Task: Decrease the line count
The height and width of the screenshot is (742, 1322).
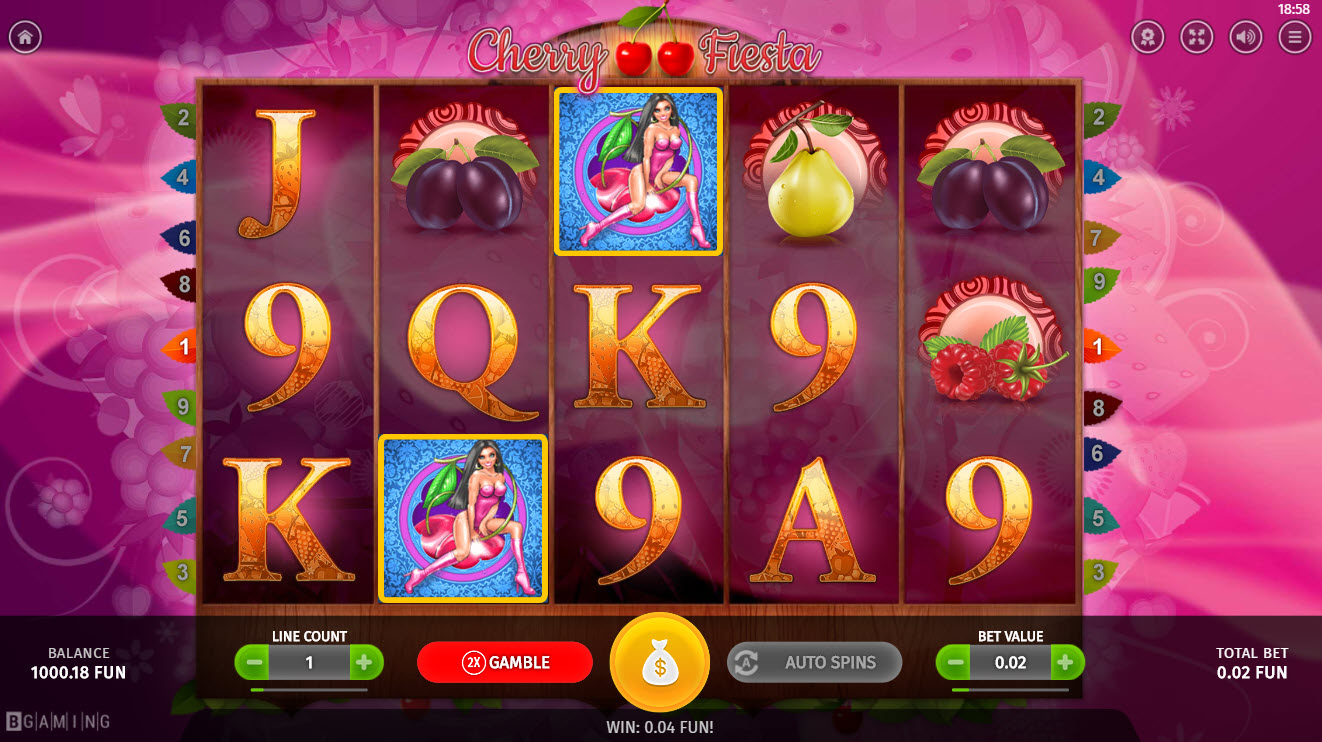Action: [x=252, y=662]
